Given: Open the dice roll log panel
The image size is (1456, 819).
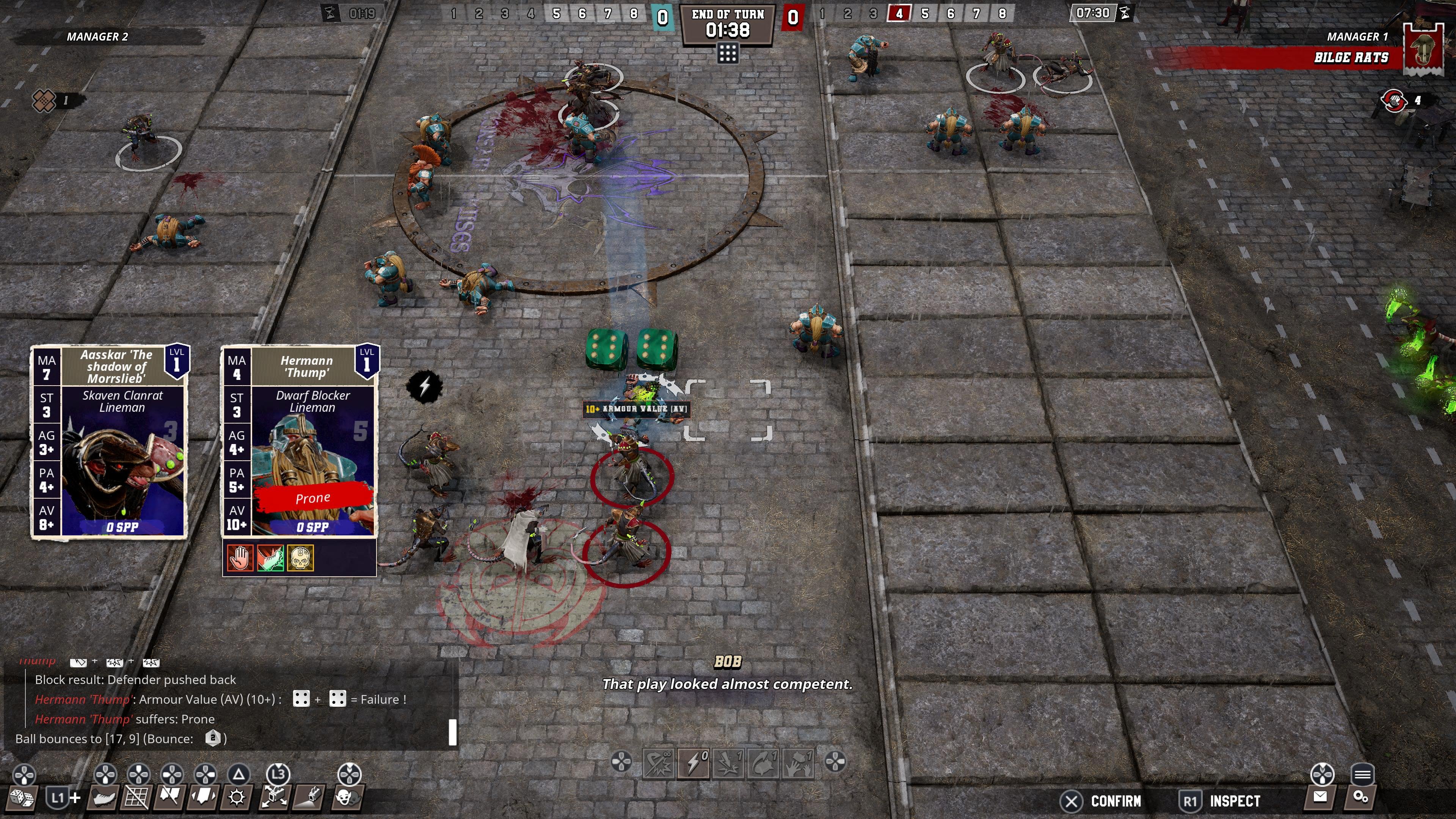Looking at the screenshot, I should point(22,797).
